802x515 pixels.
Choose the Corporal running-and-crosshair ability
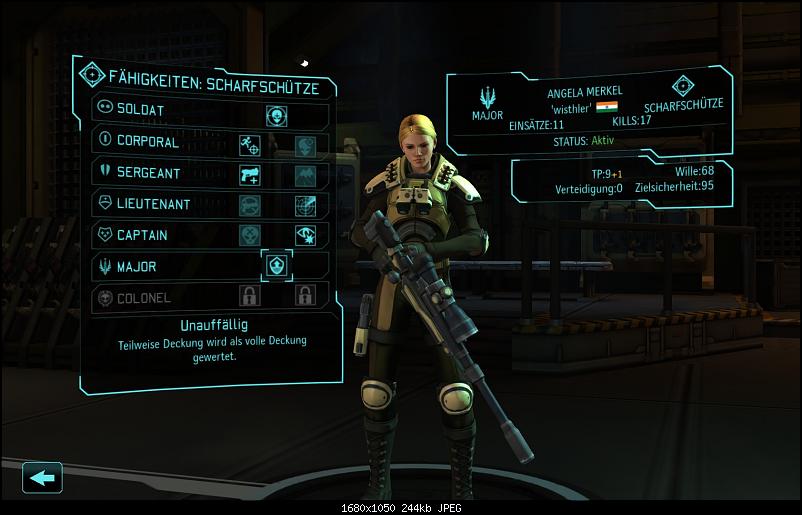(250, 146)
